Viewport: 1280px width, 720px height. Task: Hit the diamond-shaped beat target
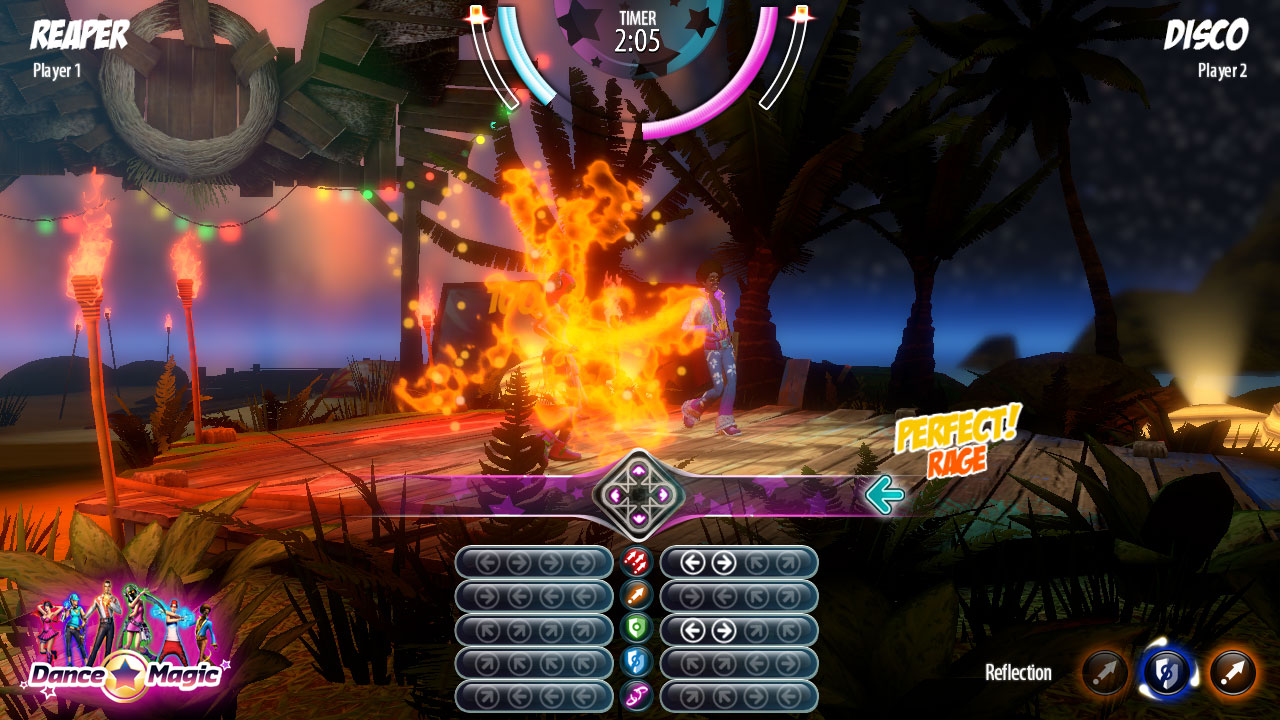[x=638, y=494]
